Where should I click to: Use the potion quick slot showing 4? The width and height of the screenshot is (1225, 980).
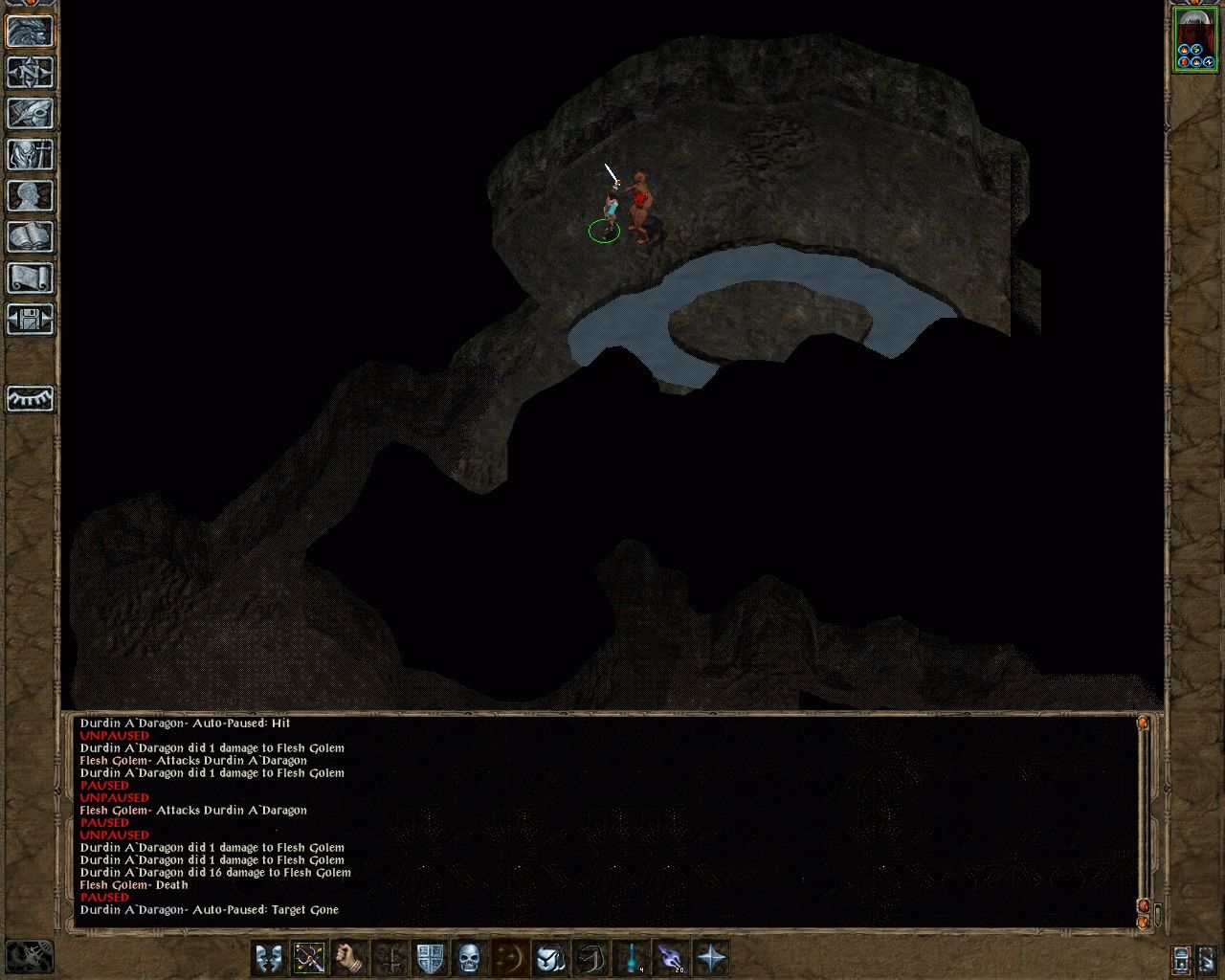tap(632, 954)
